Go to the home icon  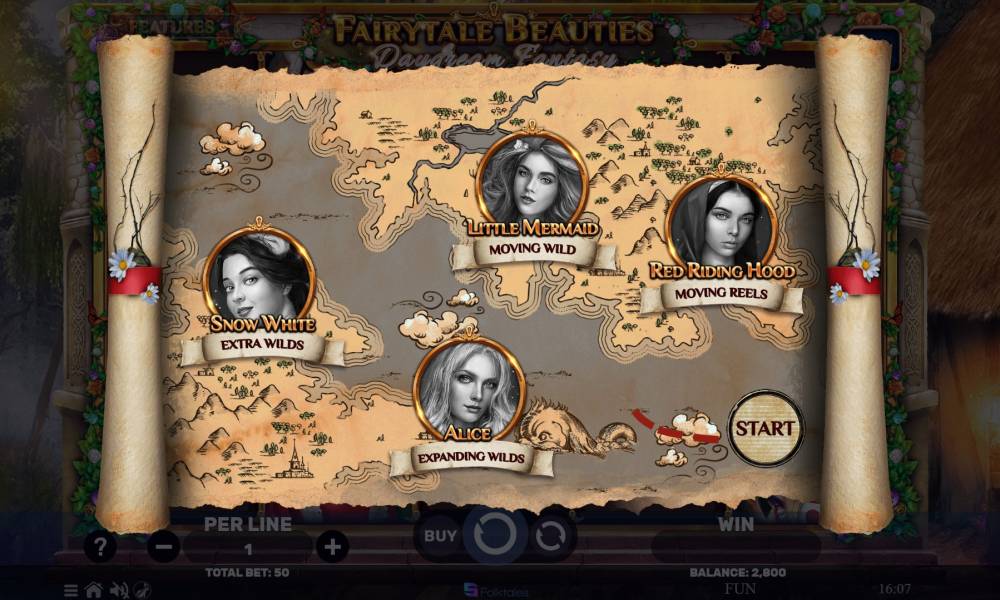[x=93, y=590]
